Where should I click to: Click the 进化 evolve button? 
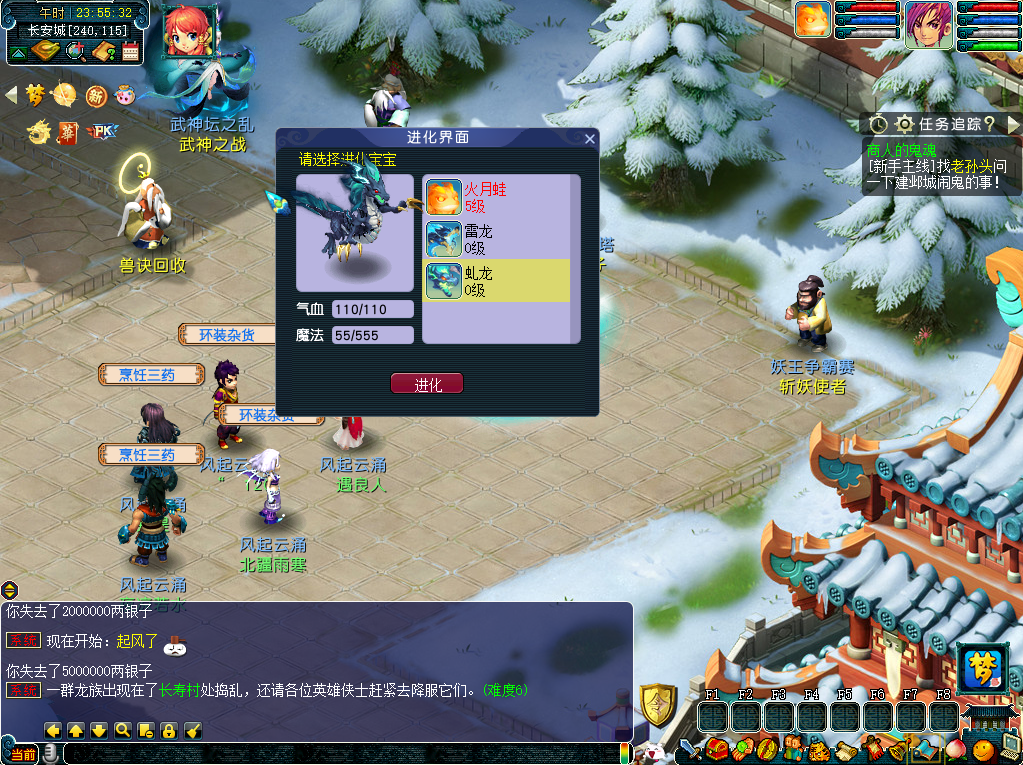click(427, 384)
